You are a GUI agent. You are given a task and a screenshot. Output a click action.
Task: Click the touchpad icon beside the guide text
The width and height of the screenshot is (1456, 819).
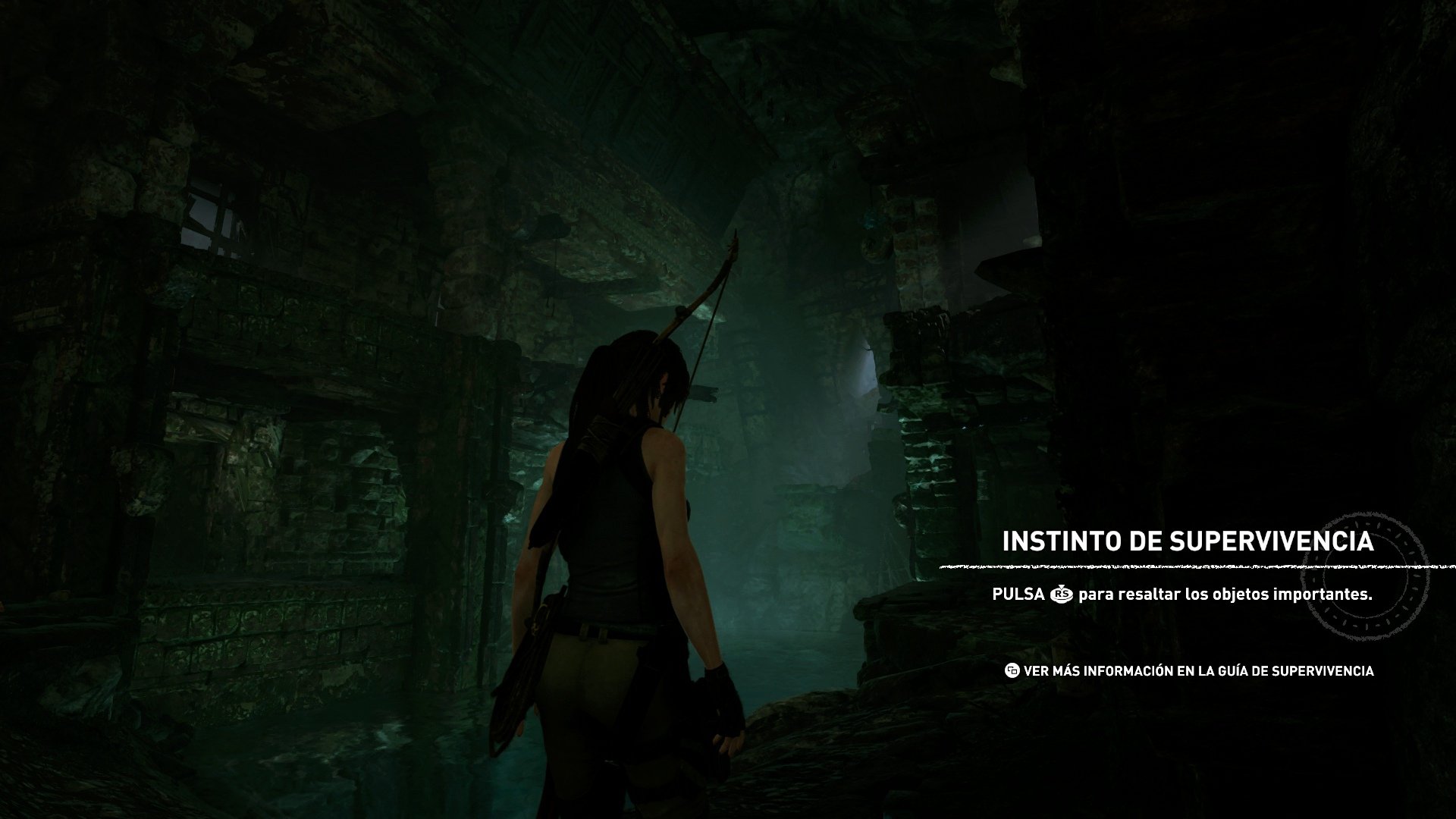pyautogui.click(x=1012, y=670)
